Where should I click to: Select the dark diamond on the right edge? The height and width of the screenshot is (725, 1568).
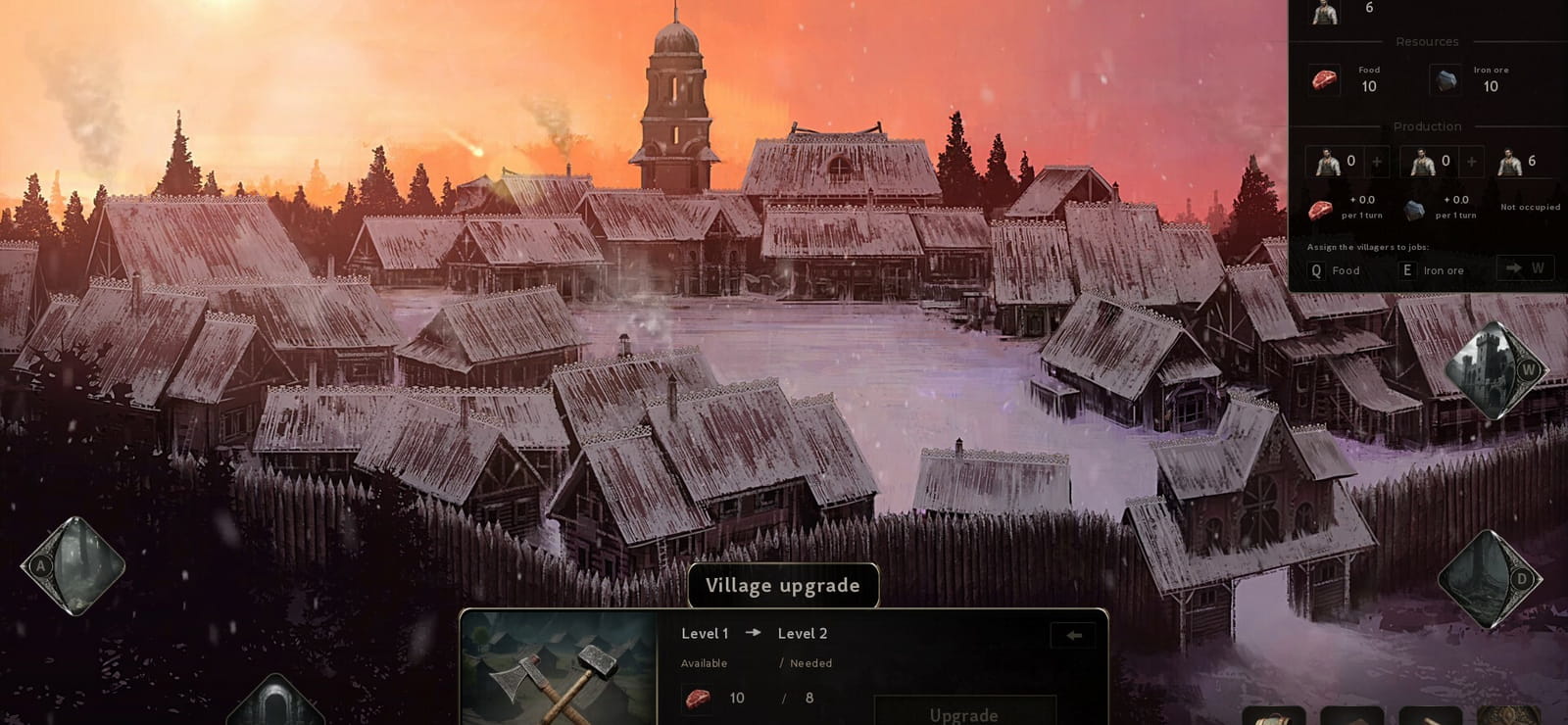pos(1489,579)
